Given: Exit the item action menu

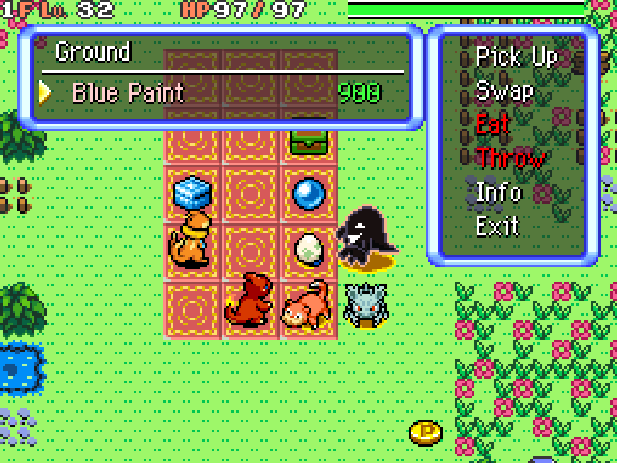Looking at the screenshot, I should point(497,225).
